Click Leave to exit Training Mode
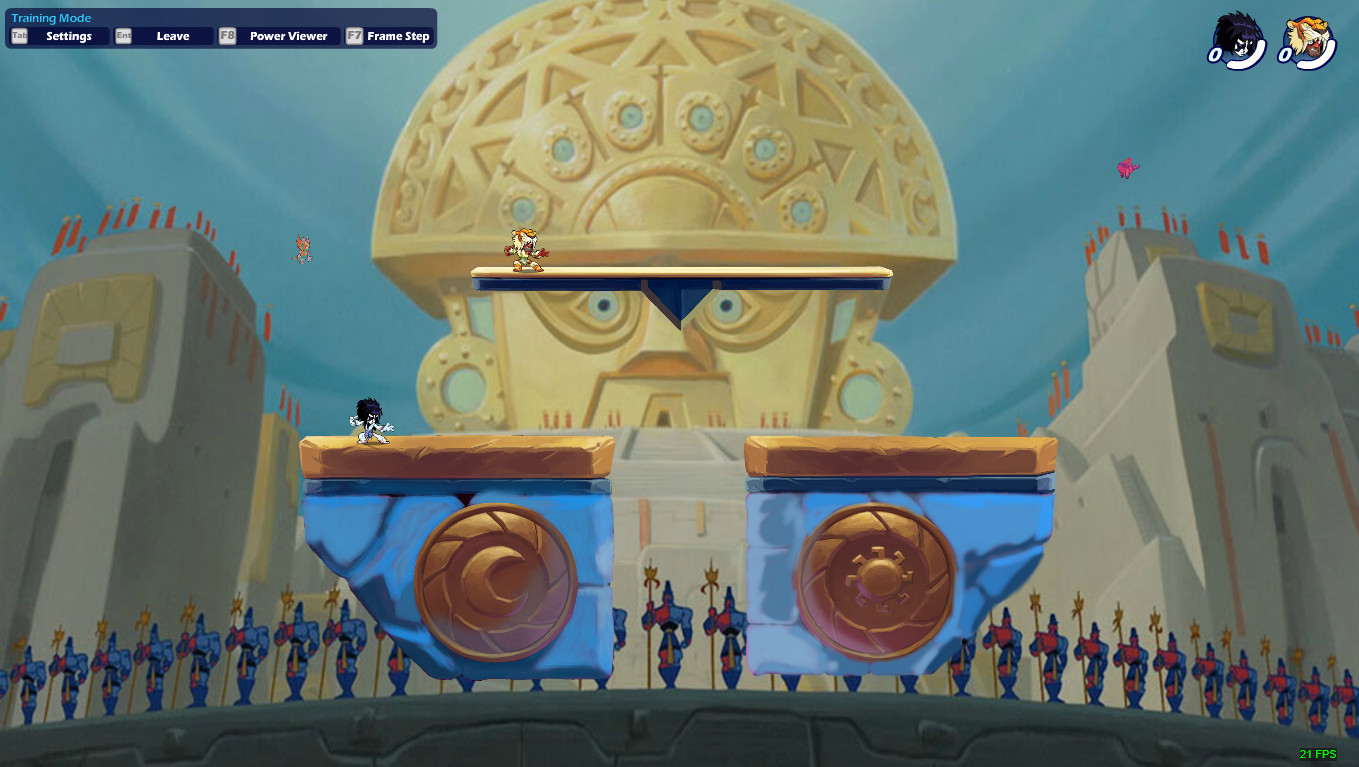This screenshot has height=767, width=1359. (172, 35)
